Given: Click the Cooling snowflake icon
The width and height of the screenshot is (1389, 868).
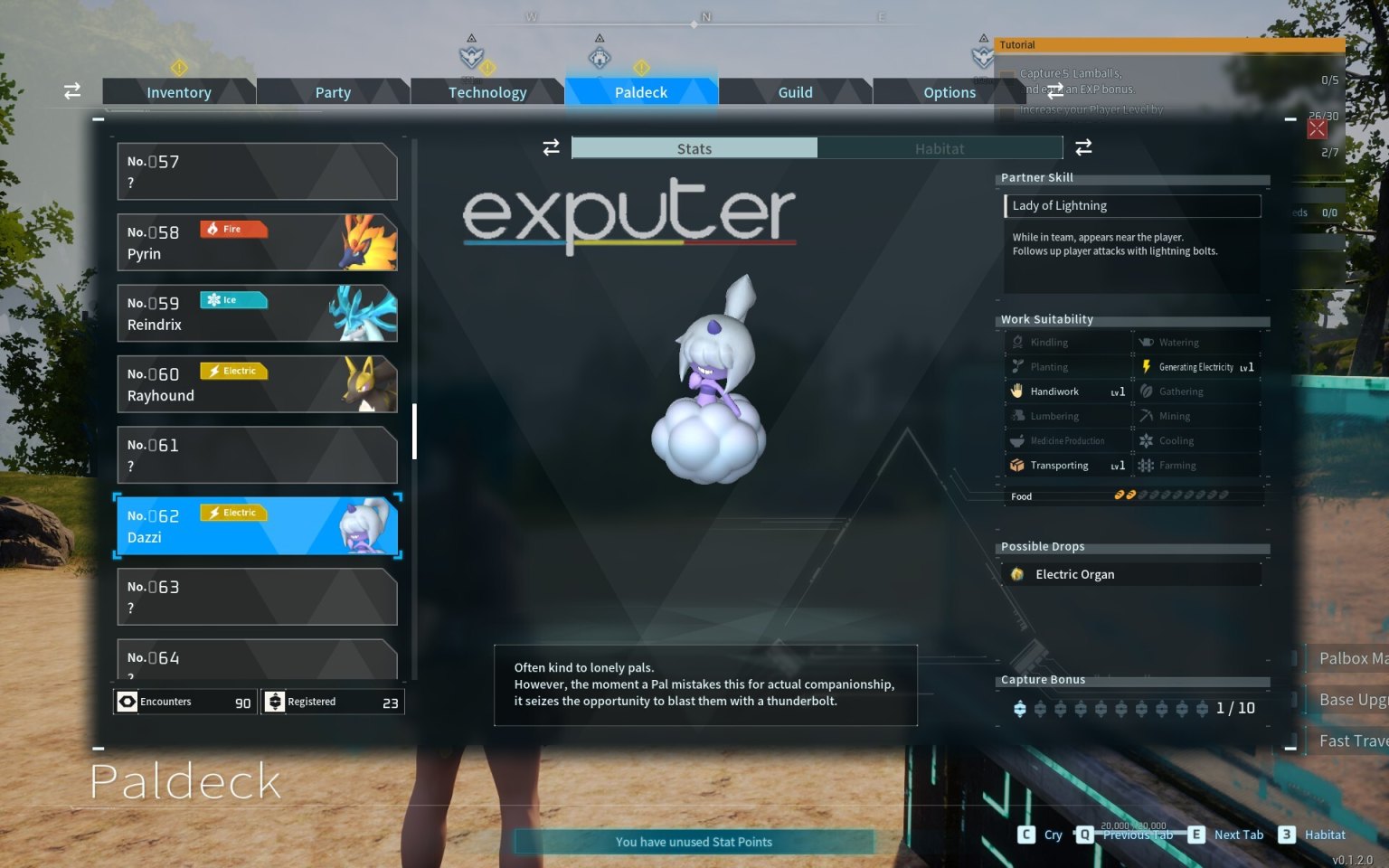Looking at the screenshot, I should [1147, 440].
